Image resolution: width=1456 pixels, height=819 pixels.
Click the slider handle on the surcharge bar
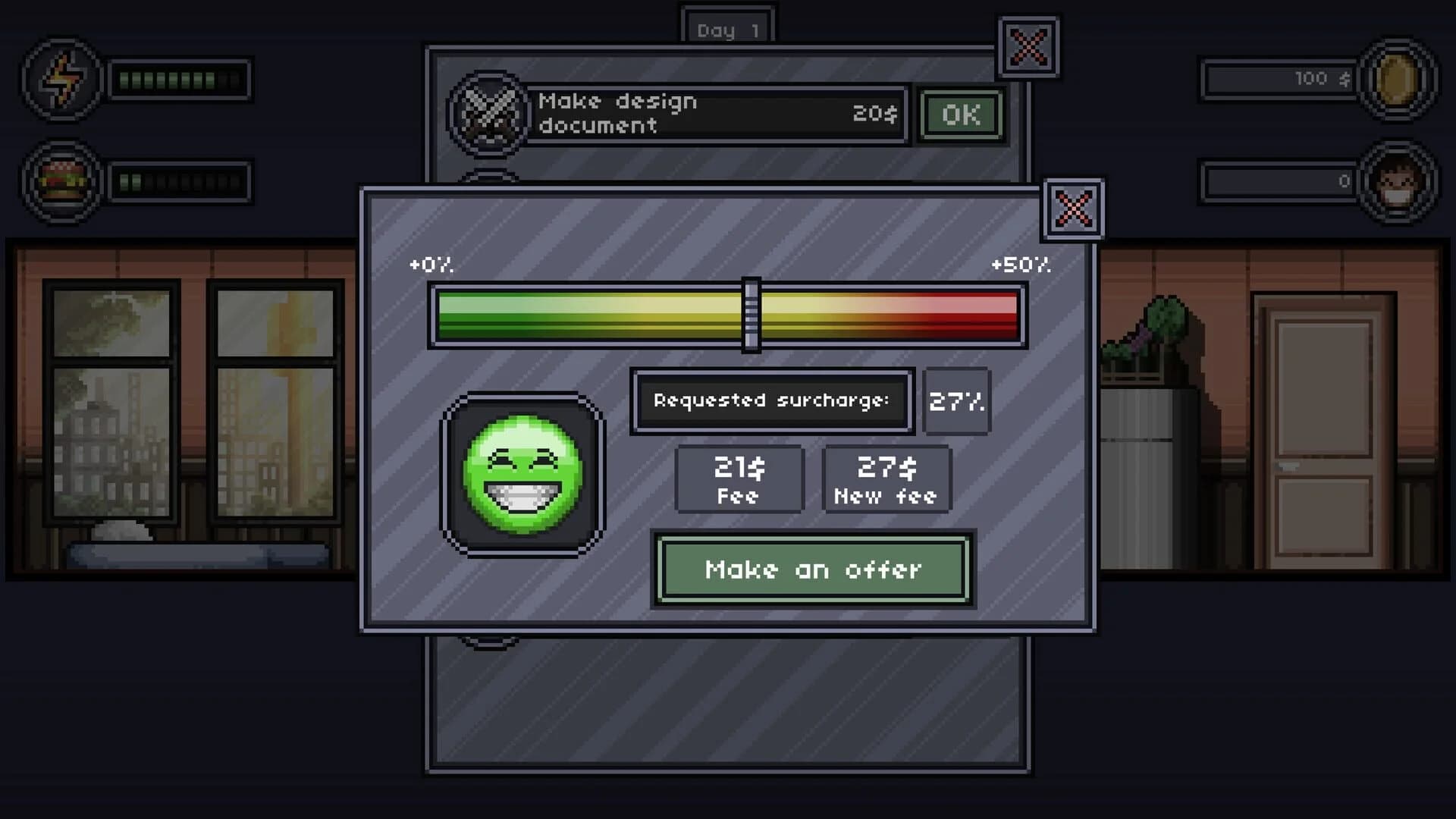point(752,313)
